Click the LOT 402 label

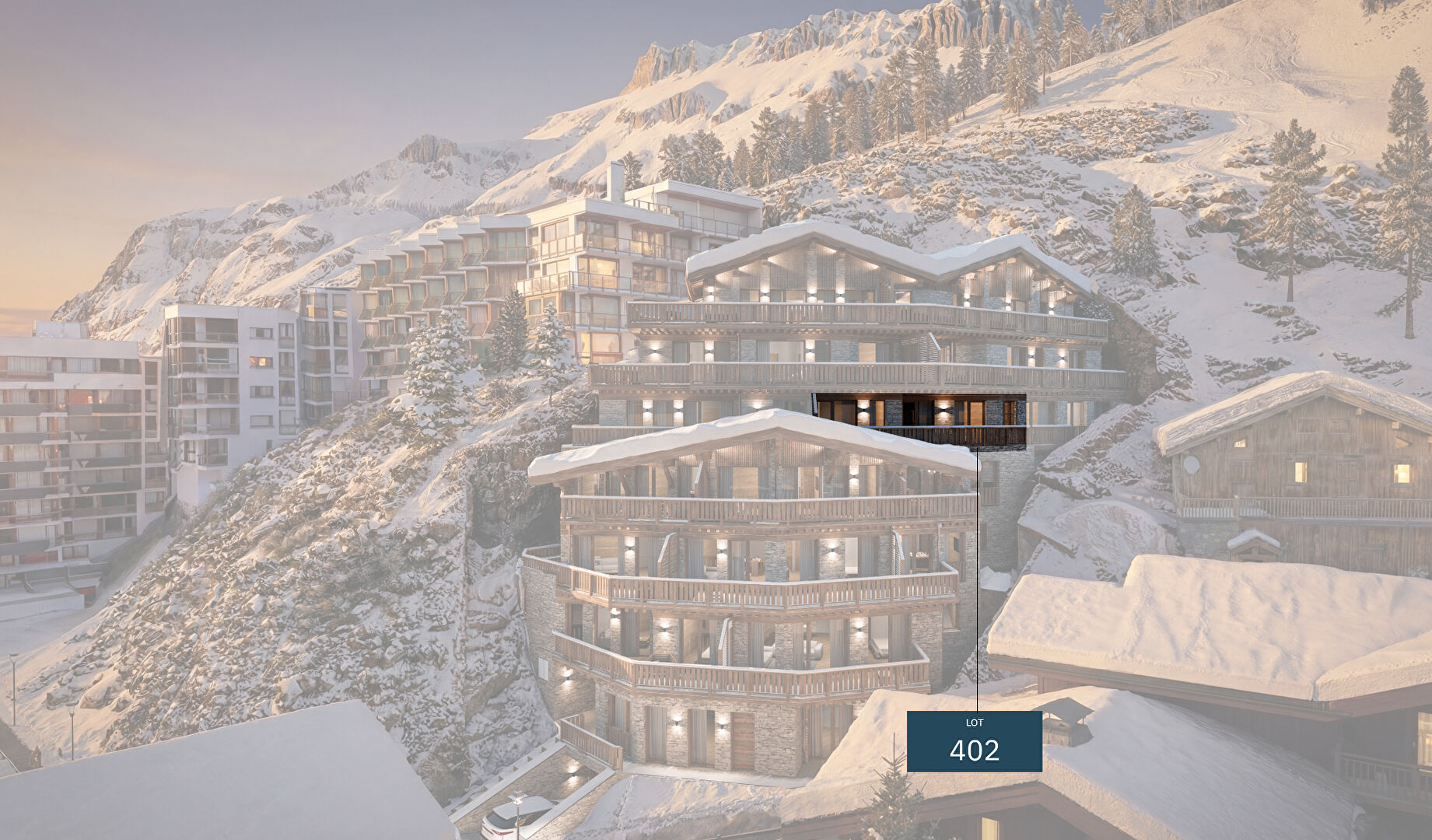[974, 741]
